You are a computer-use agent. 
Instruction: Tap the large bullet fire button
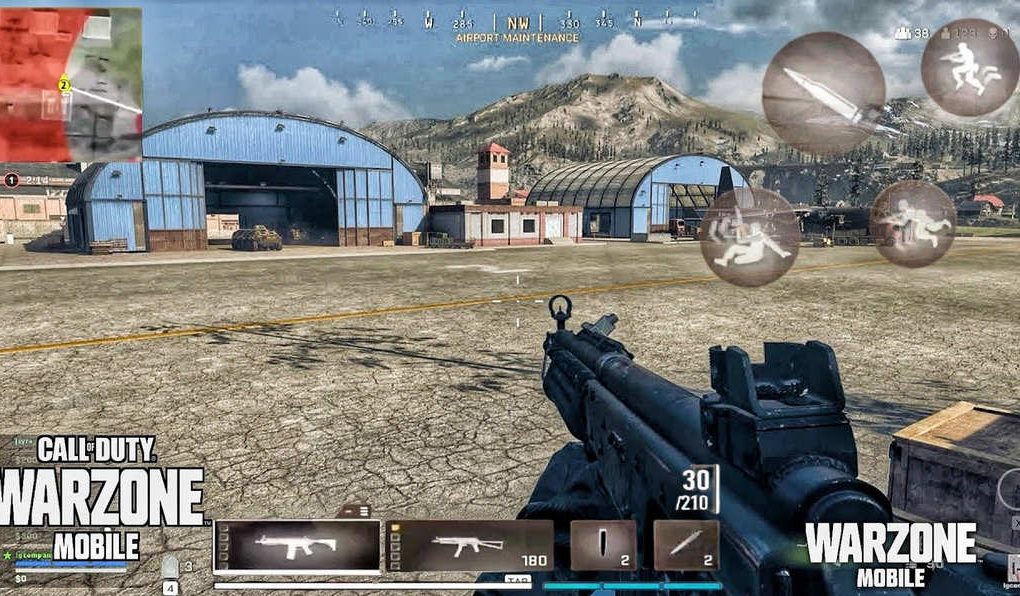(823, 93)
